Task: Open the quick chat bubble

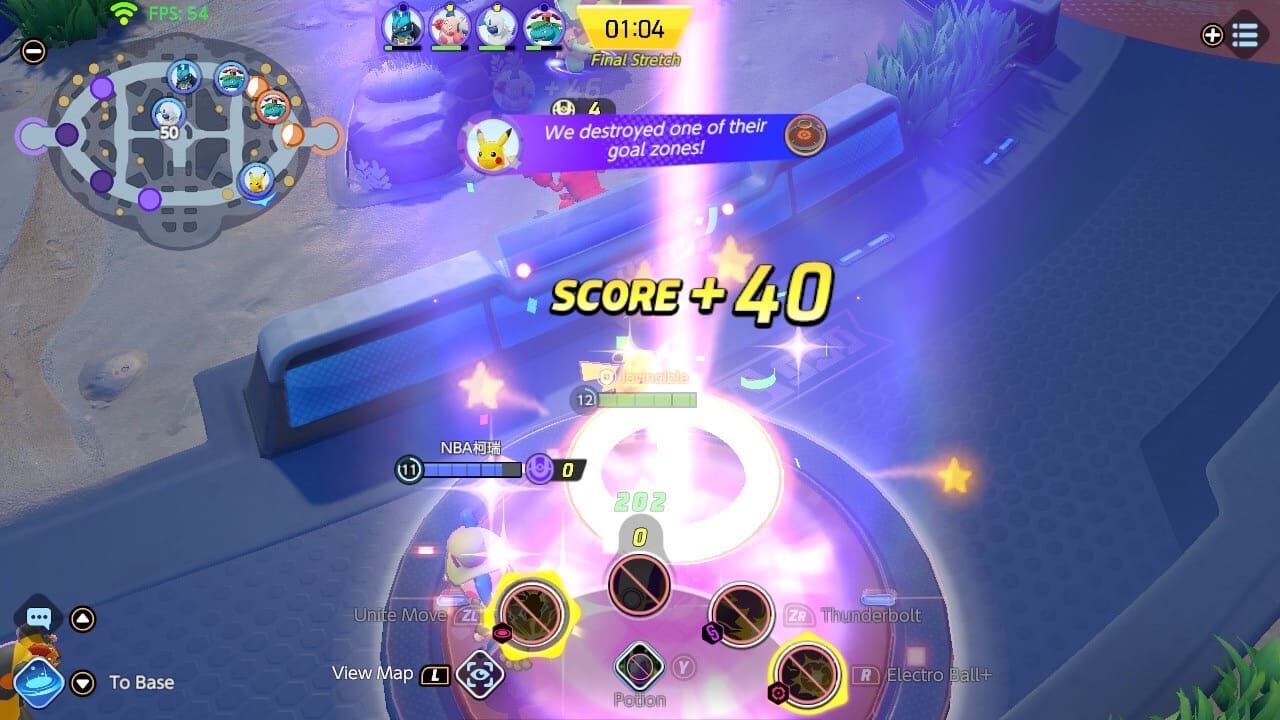Action: [x=39, y=618]
